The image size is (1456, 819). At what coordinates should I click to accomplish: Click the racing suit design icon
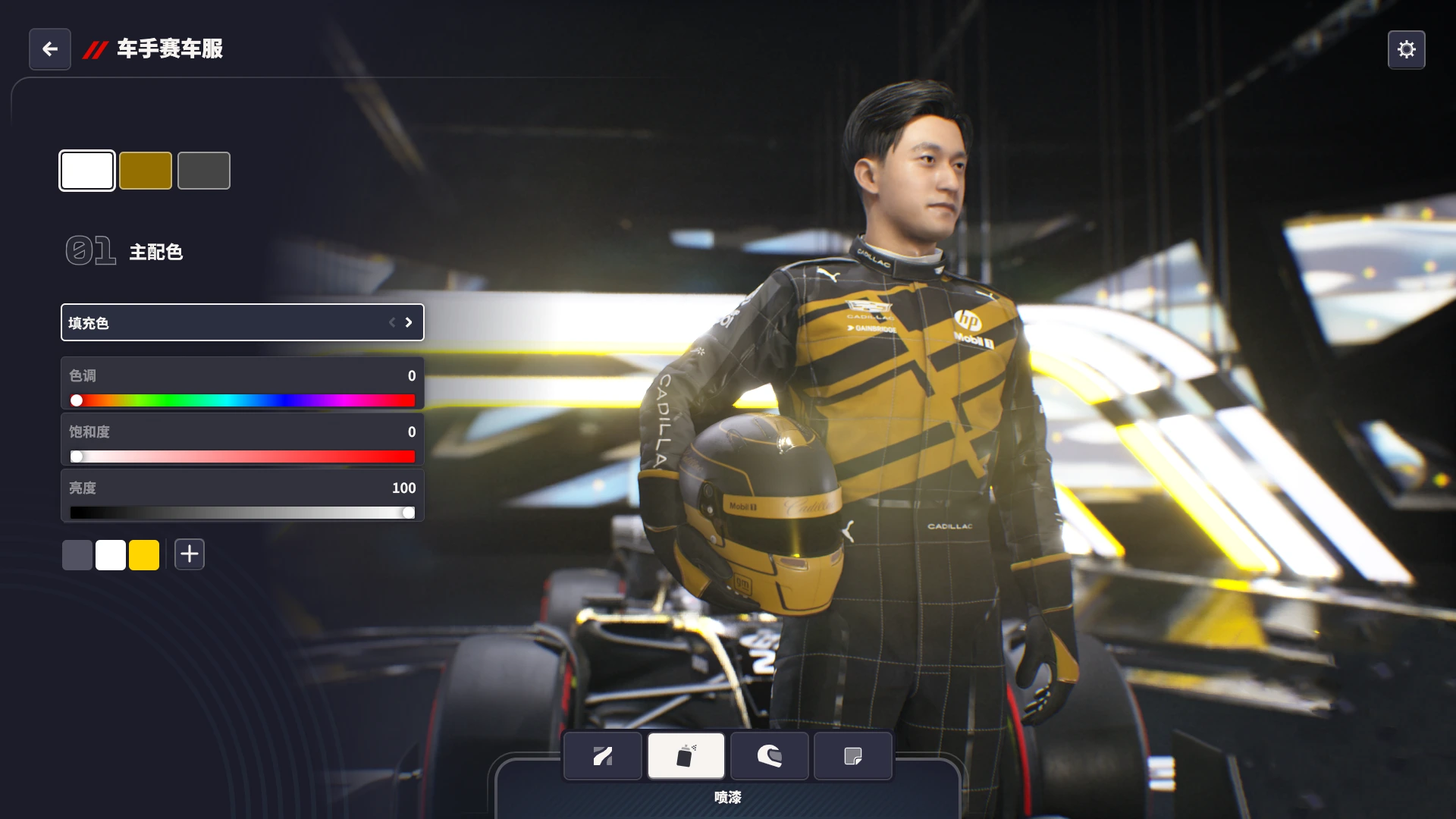coord(602,755)
